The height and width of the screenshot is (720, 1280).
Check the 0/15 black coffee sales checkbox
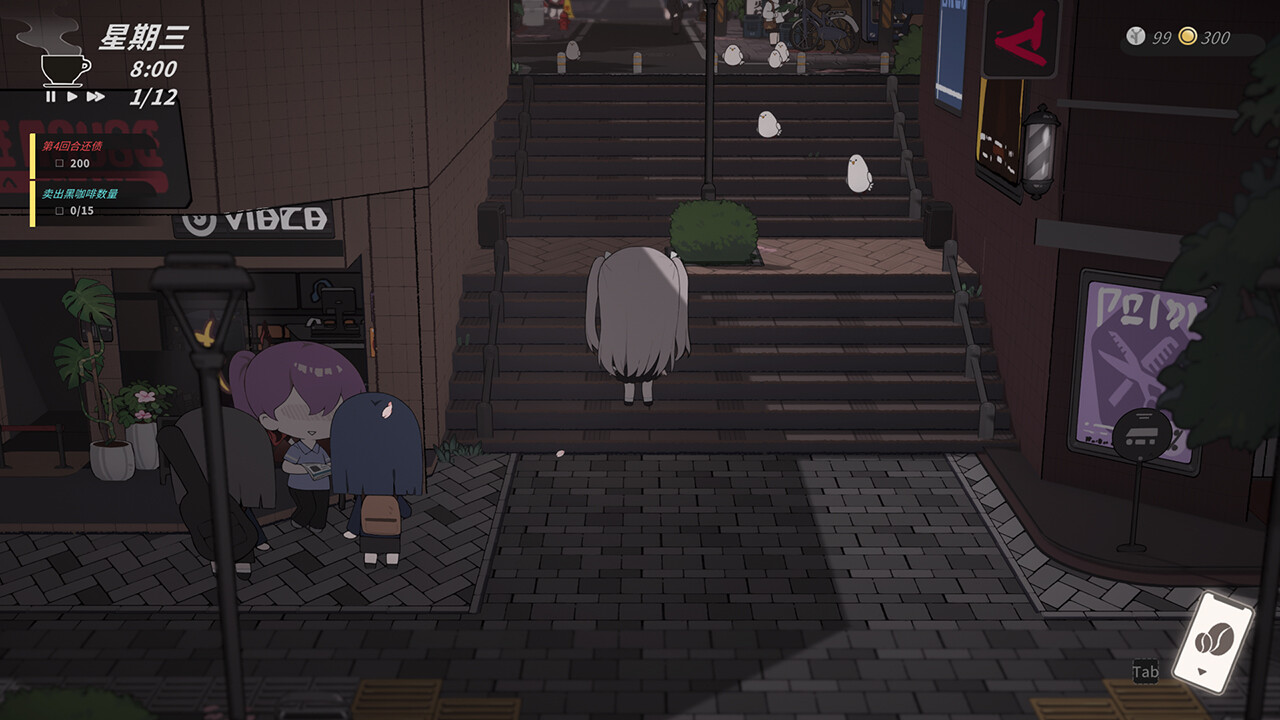coord(61,210)
